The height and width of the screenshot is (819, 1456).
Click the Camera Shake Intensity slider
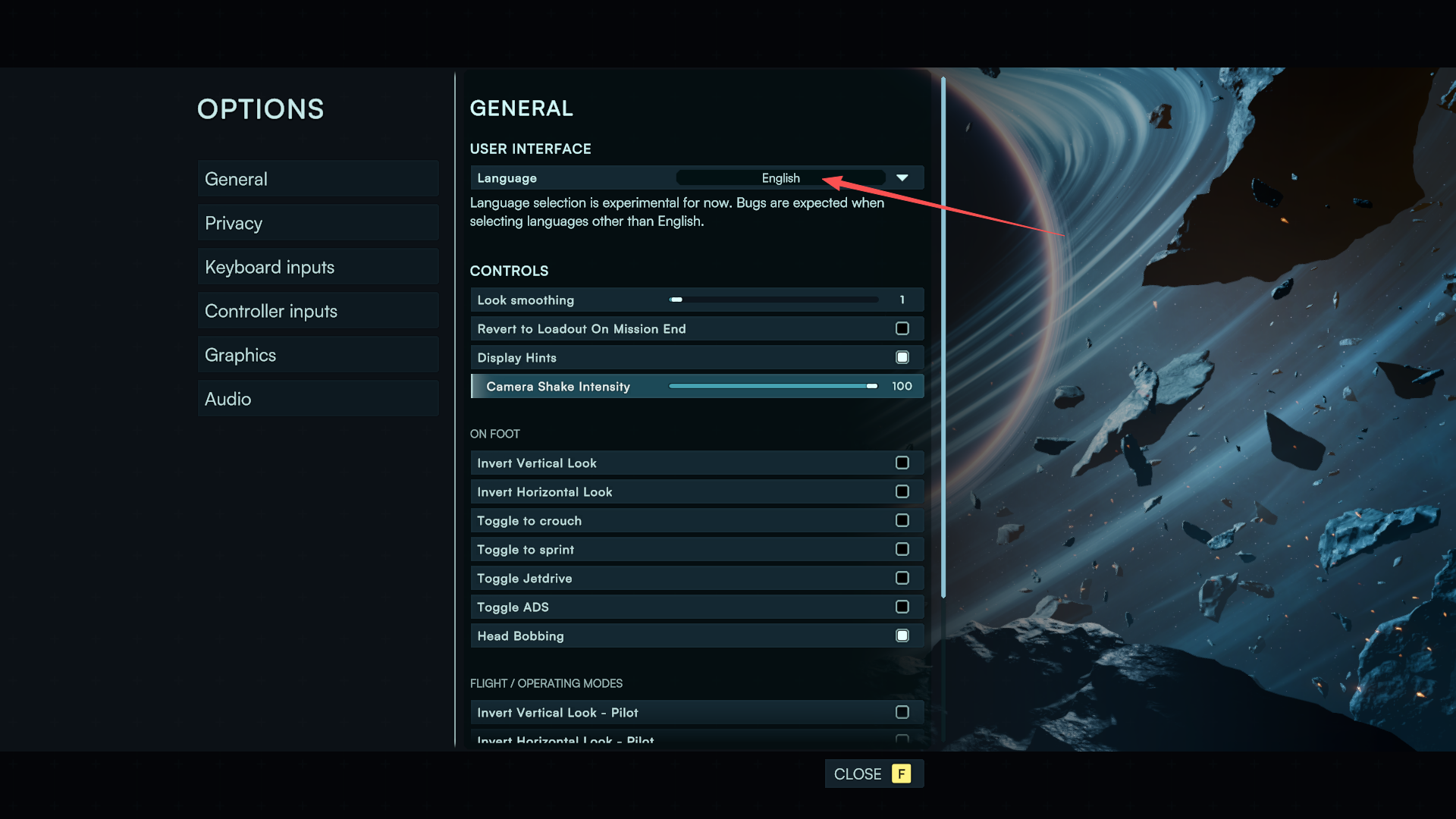772,386
